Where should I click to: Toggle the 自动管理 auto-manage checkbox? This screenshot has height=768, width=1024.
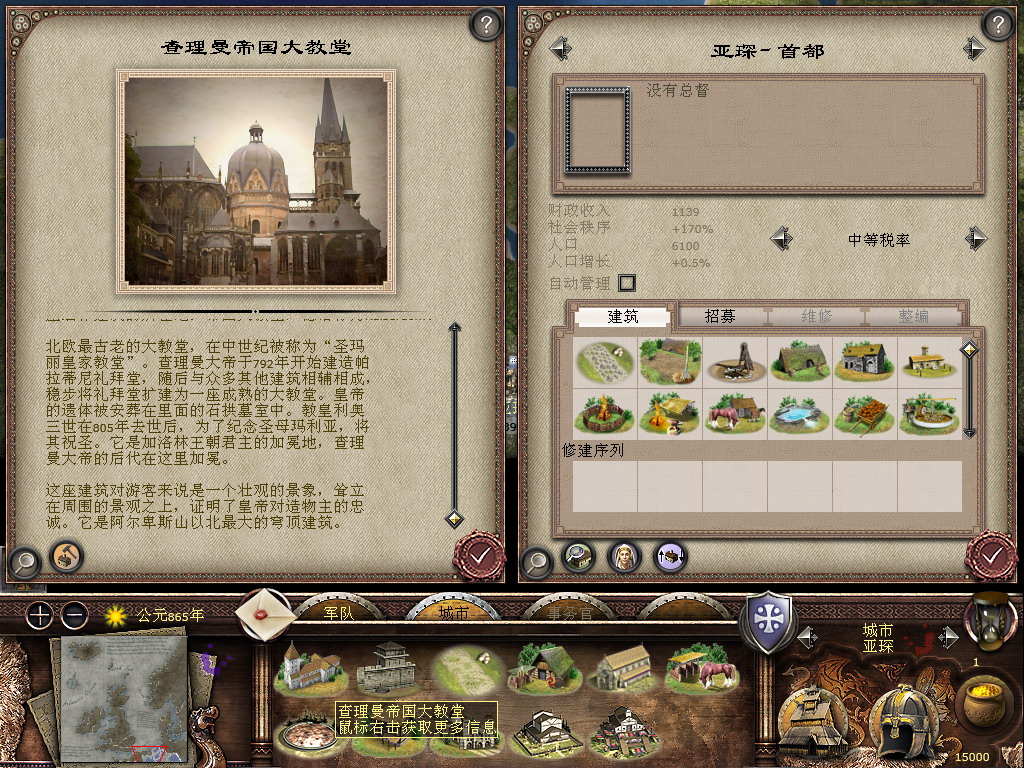click(627, 283)
